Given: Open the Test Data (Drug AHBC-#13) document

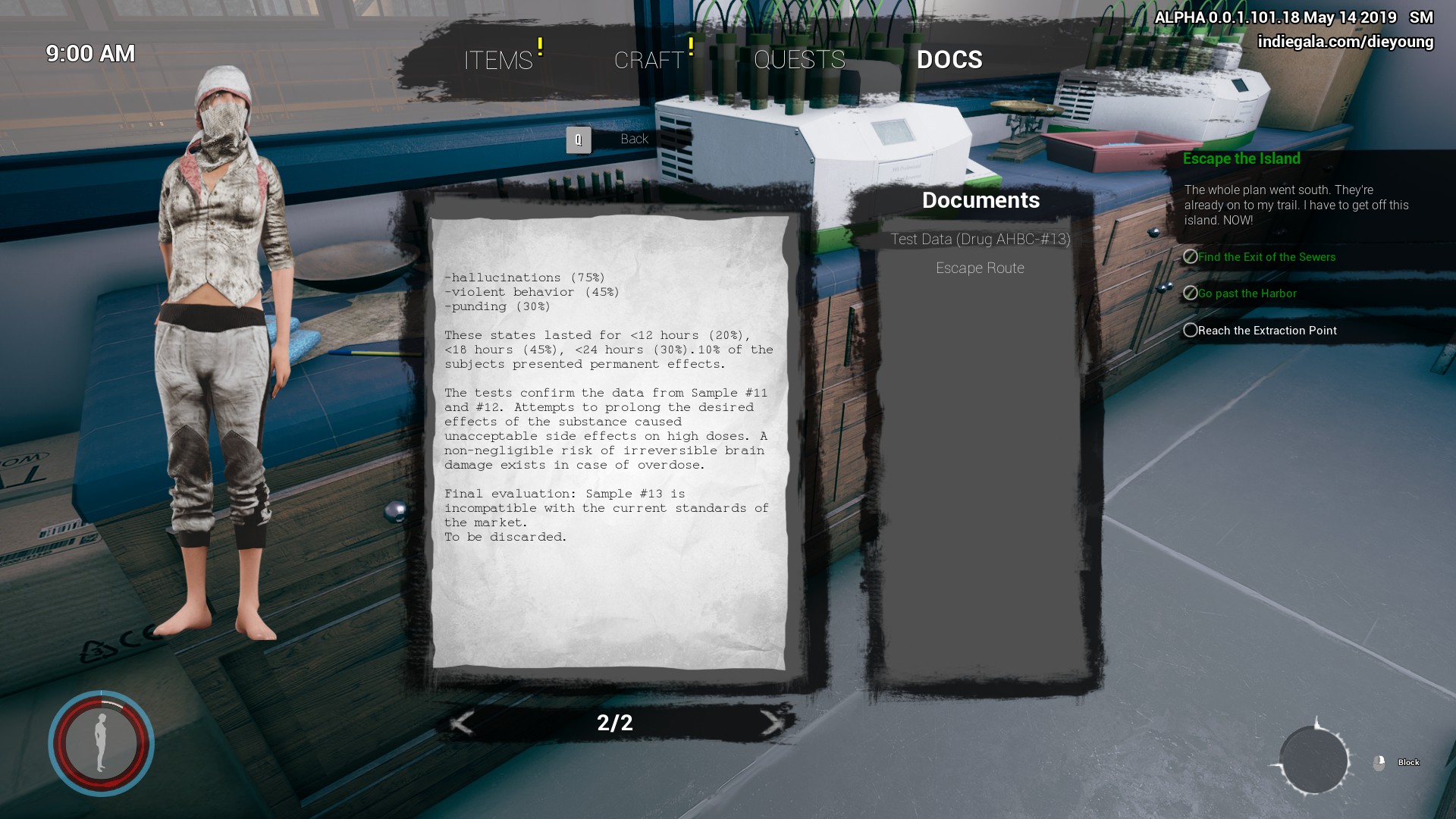Looking at the screenshot, I should 980,240.
